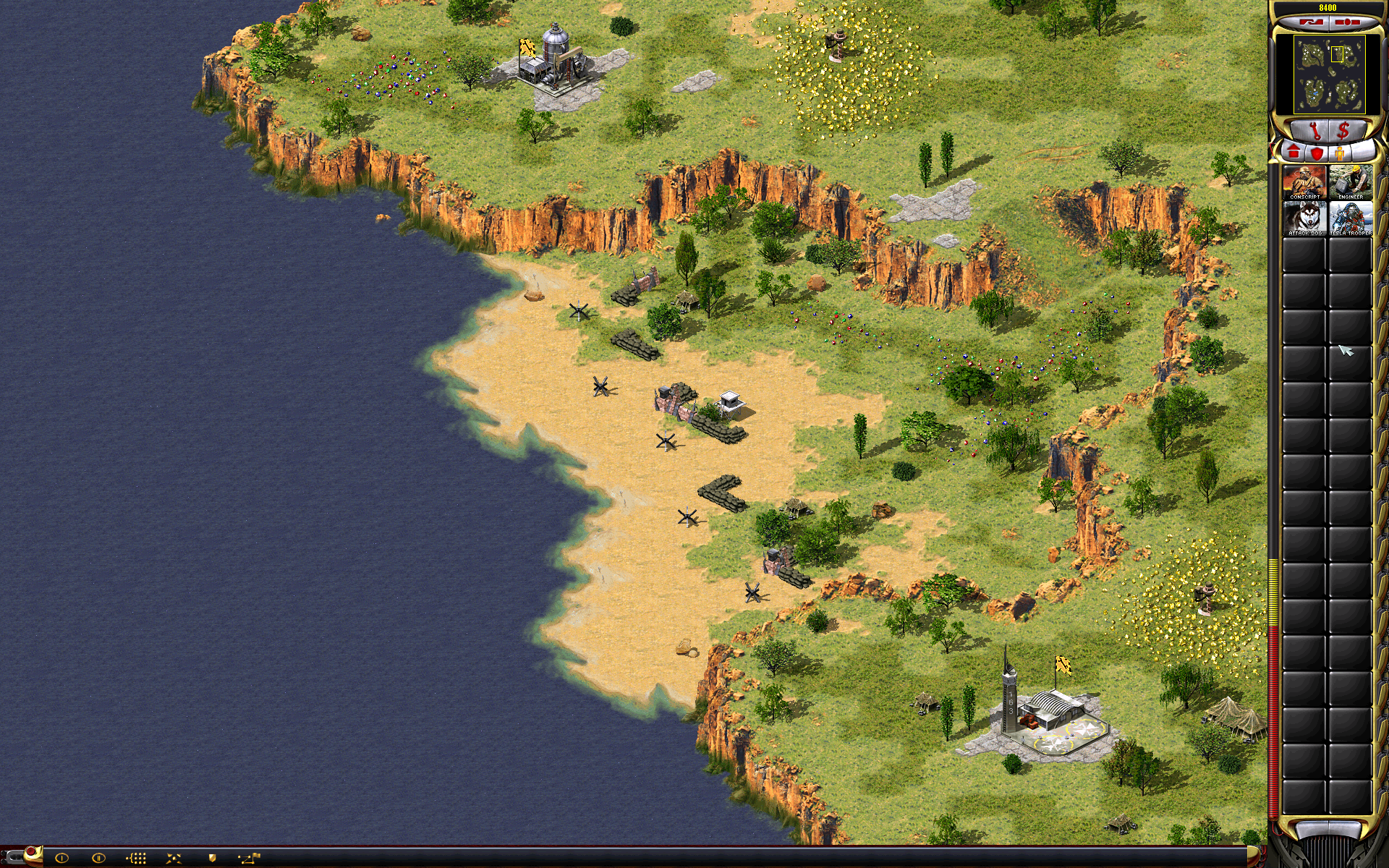Click the right button above the radar

1346,22
